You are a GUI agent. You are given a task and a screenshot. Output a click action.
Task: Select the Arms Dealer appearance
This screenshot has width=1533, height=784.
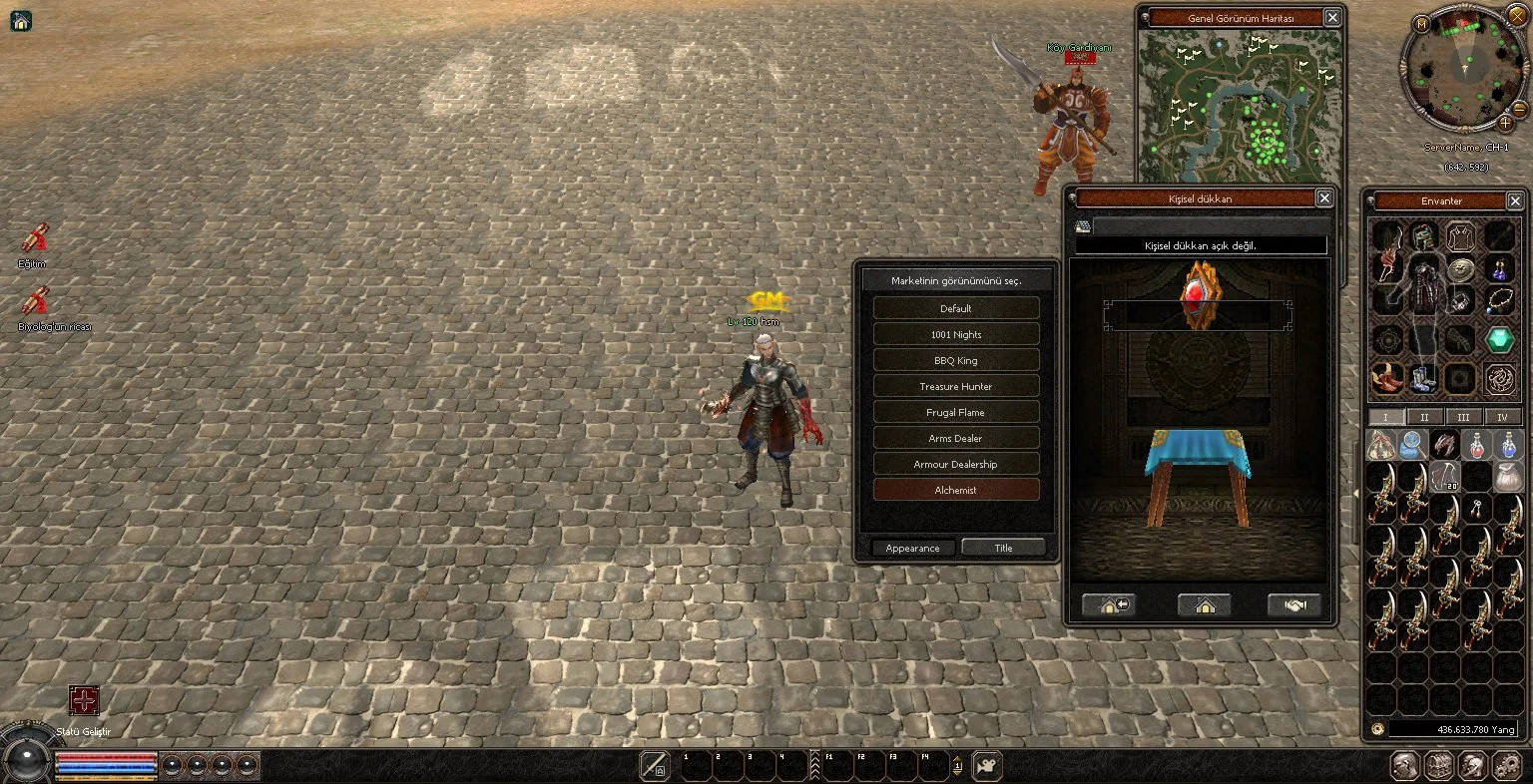(955, 438)
